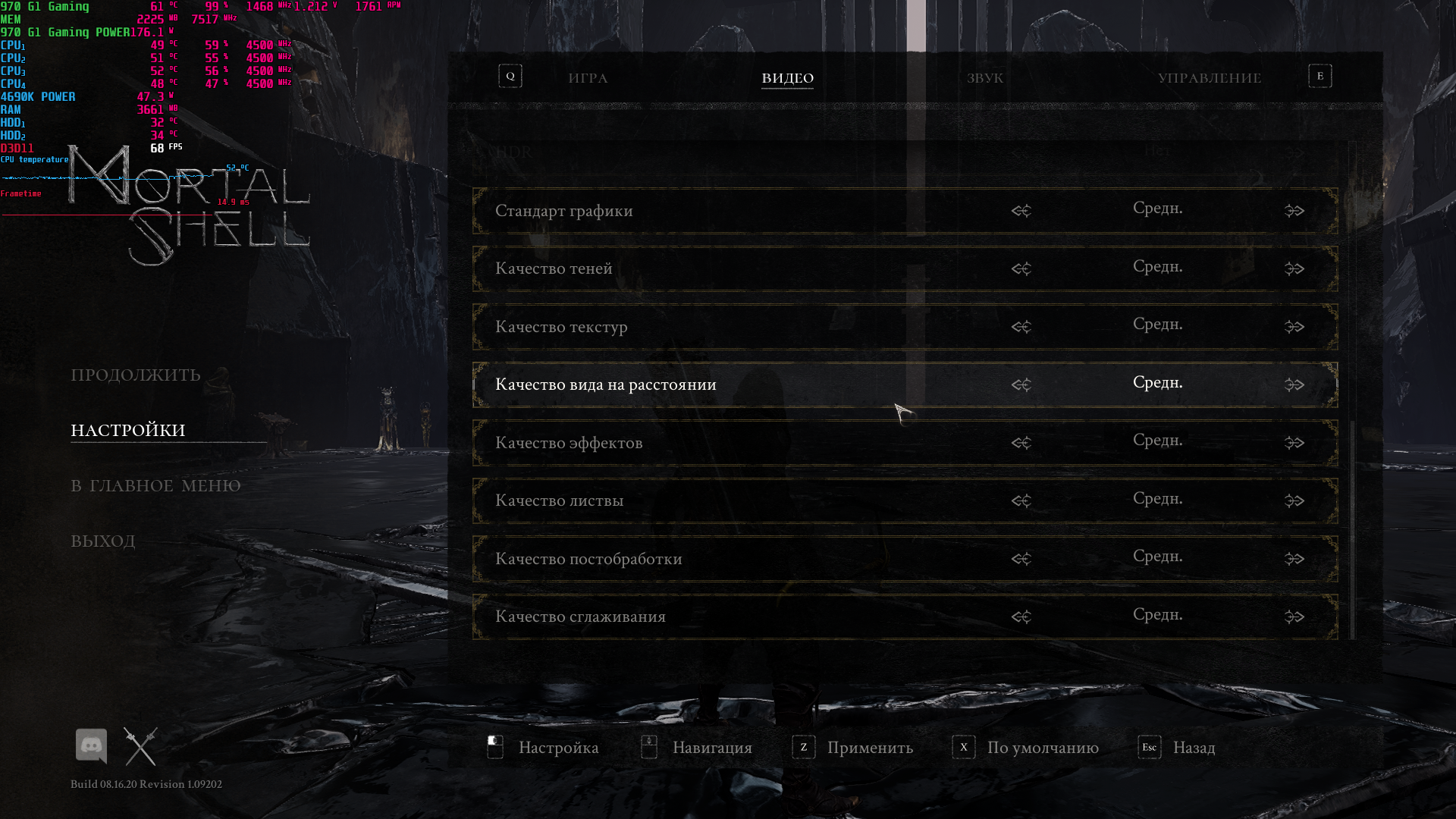Open the Discord link icon
Screen dimensions: 1456x819
91,747
